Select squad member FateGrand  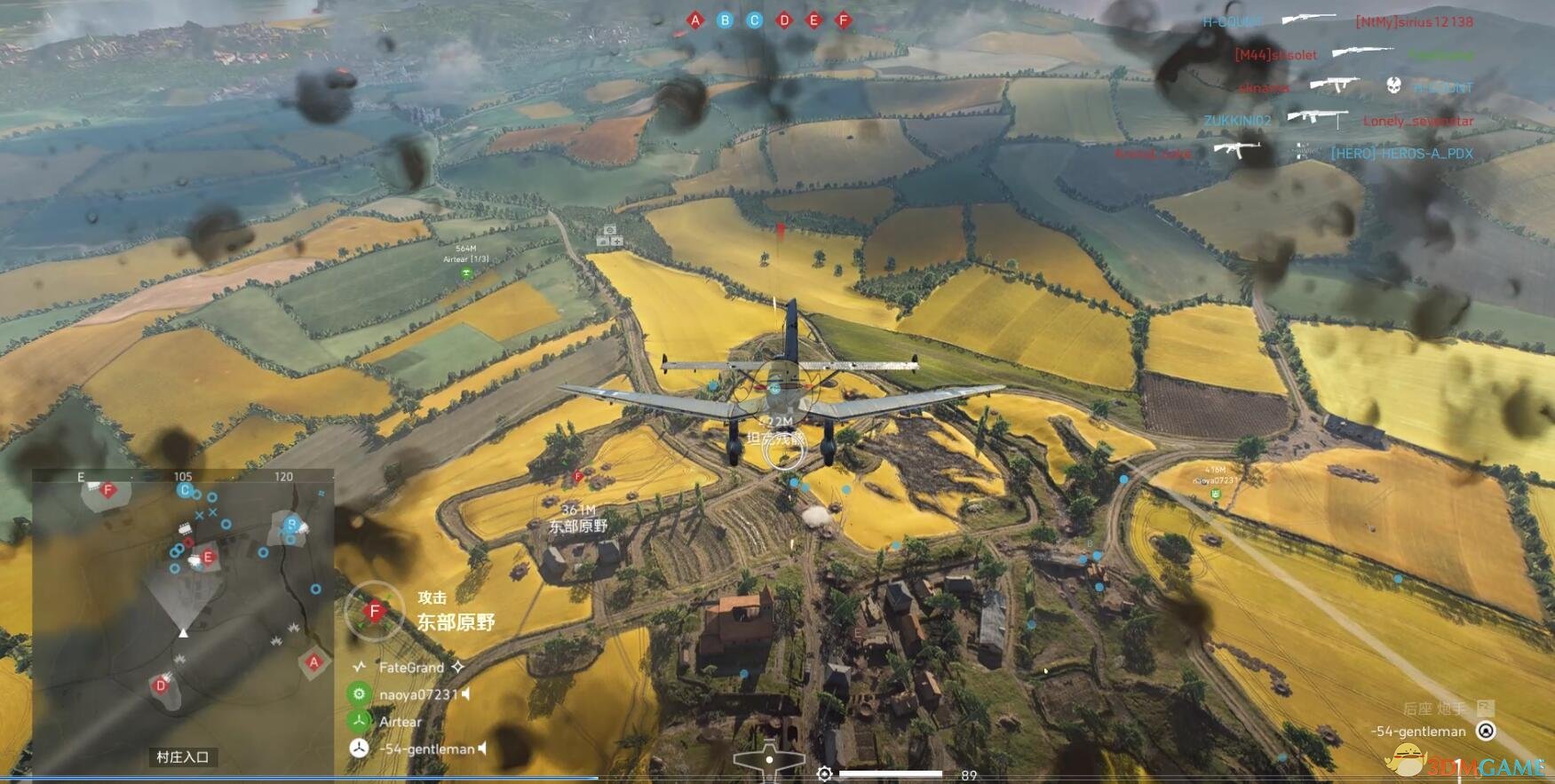click(411, 667)
